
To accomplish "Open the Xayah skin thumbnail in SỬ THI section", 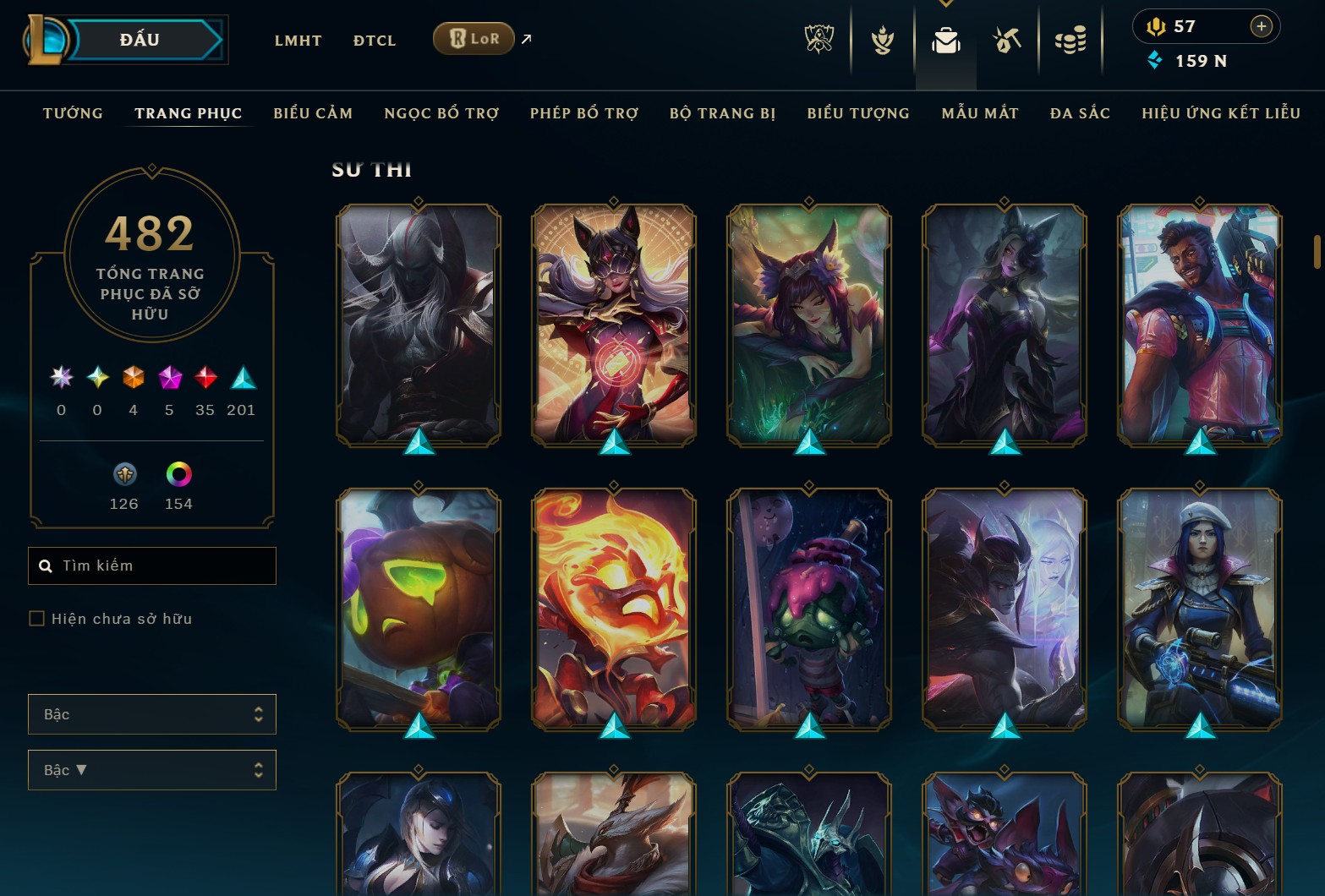I will [x=808, y=330].
